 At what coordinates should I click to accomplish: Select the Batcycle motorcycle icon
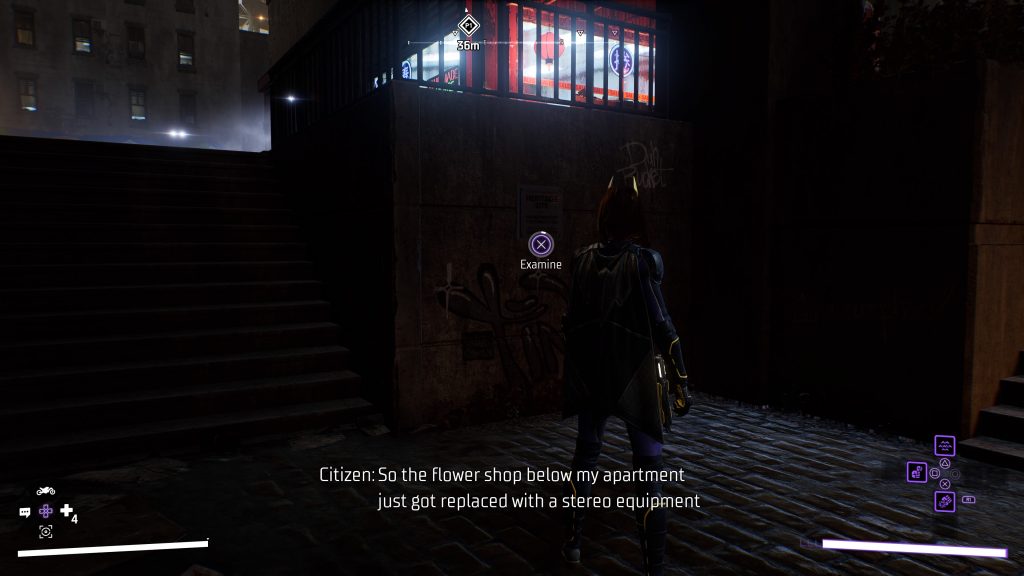click(x=45, y=491)
